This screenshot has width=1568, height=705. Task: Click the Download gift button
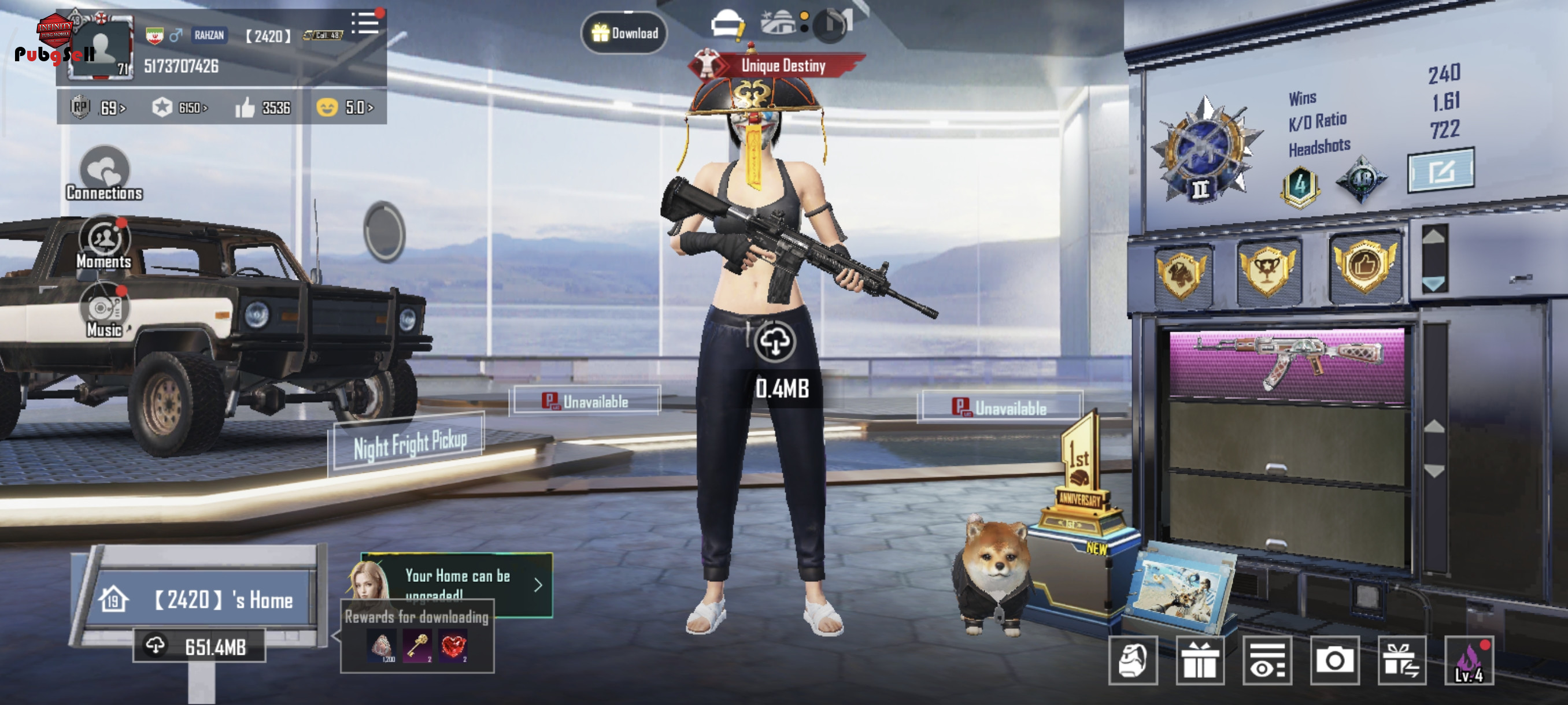[624, 33]
